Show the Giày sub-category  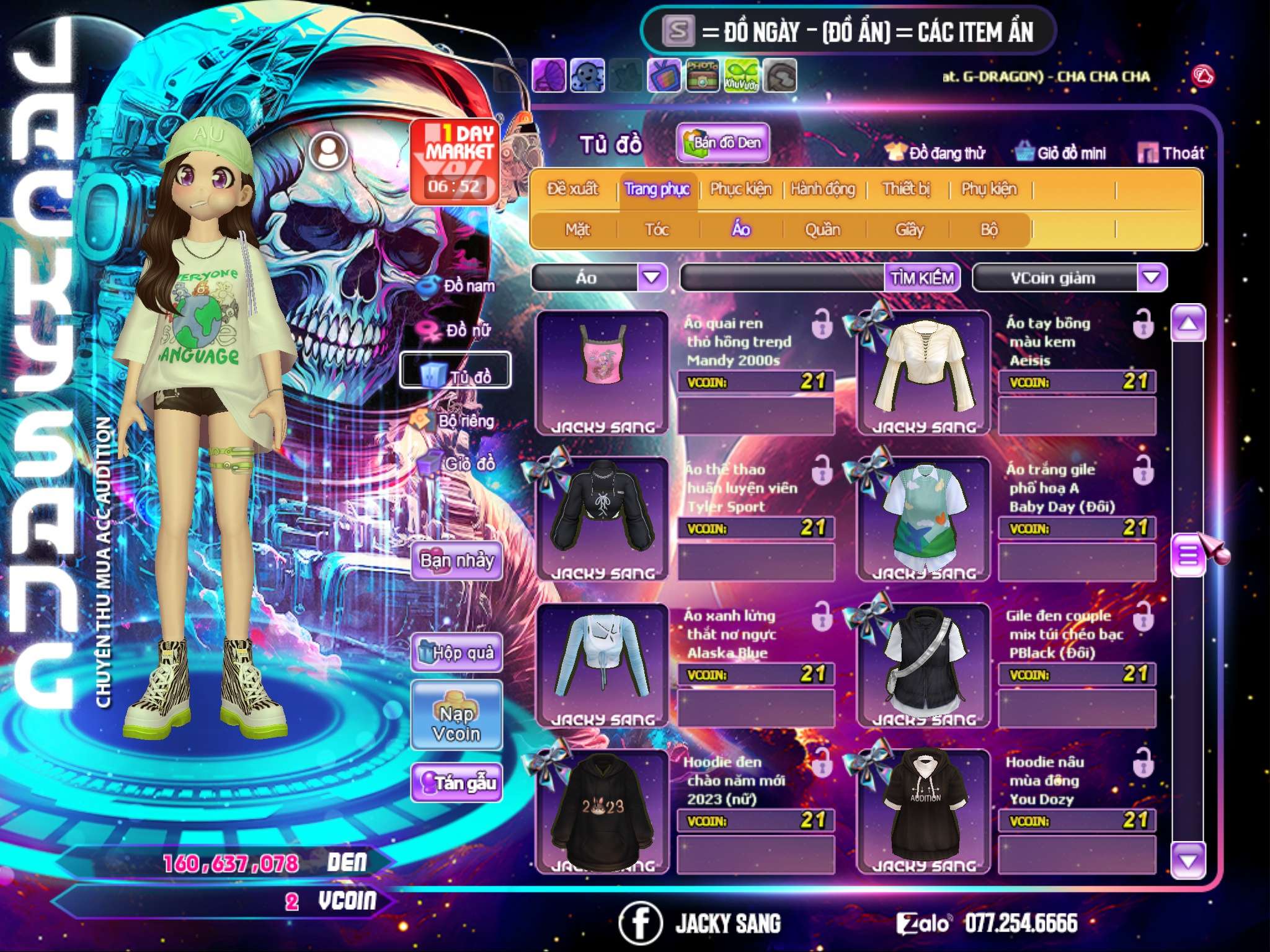click(x=909, y=230)
